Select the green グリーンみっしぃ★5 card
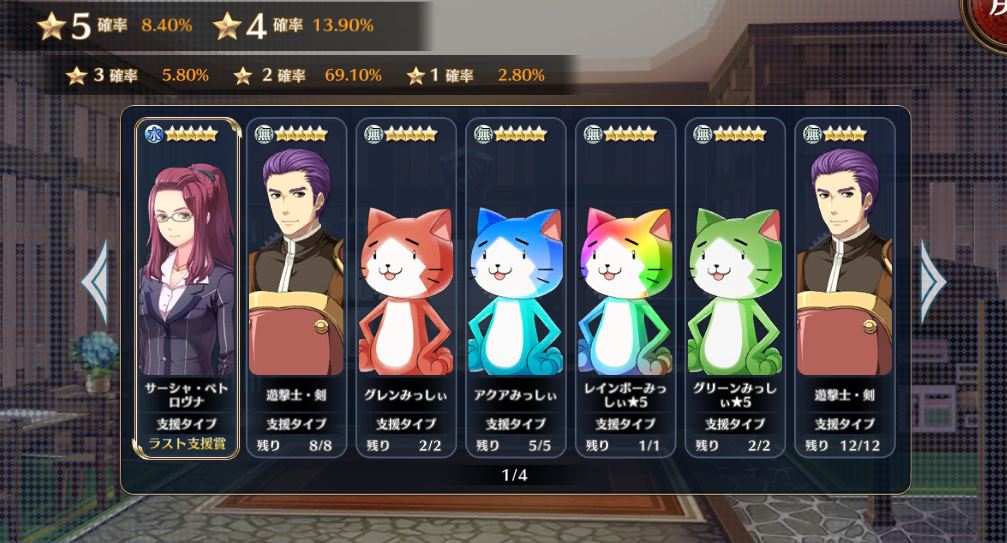 coord(736,288)
